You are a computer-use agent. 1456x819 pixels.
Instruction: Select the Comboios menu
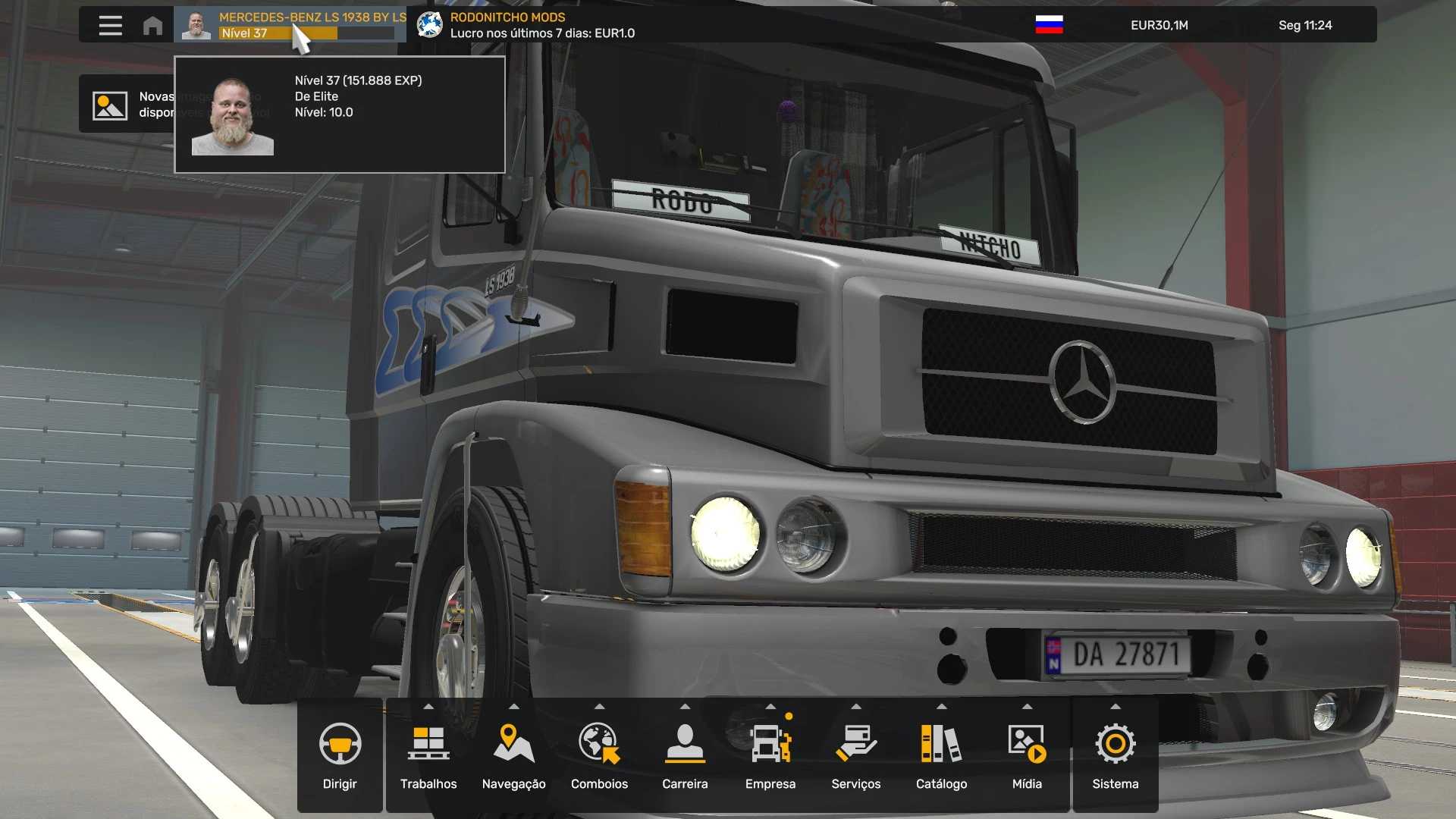599,755
